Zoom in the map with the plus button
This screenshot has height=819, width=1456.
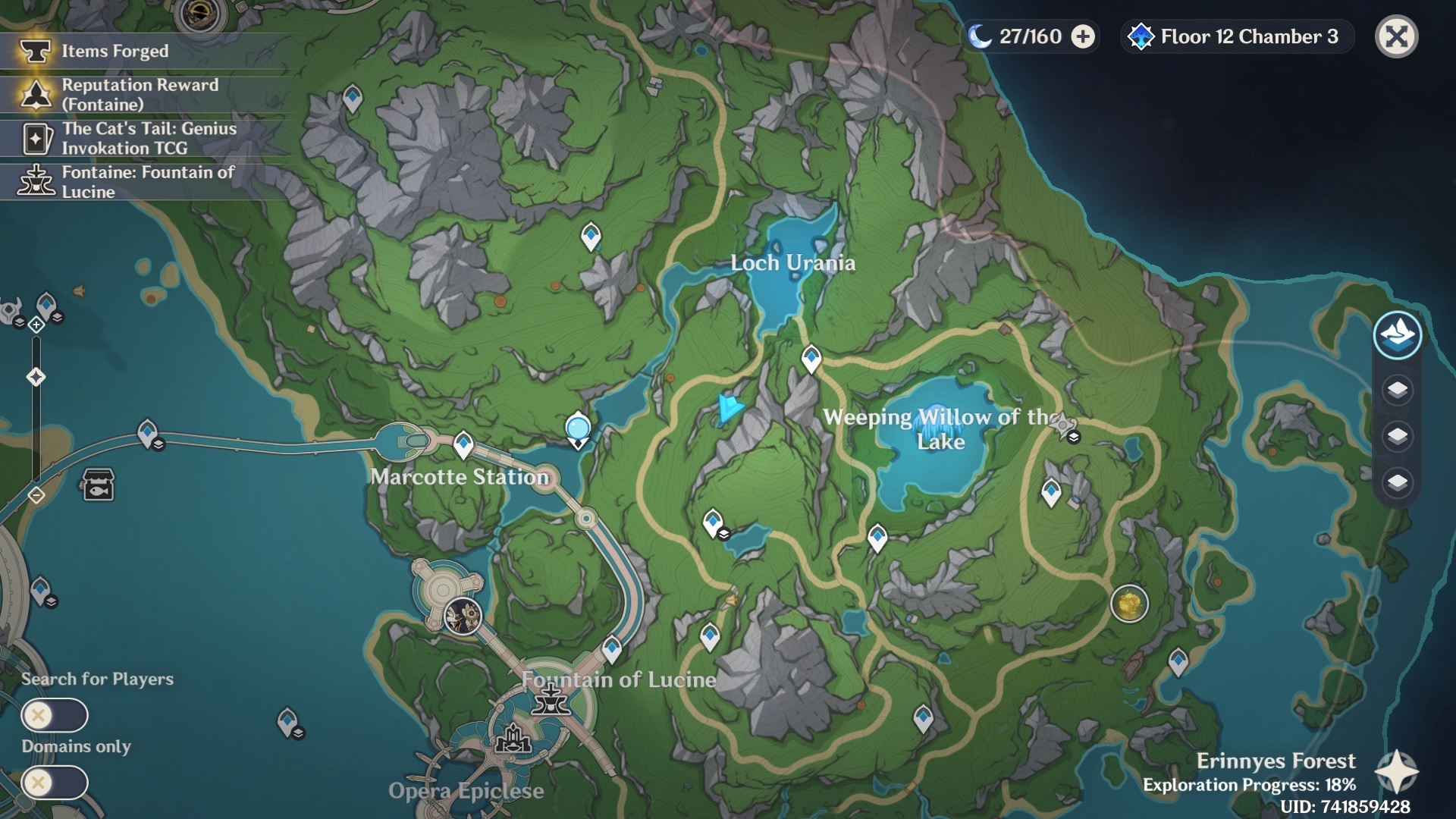tap(36, 325)
